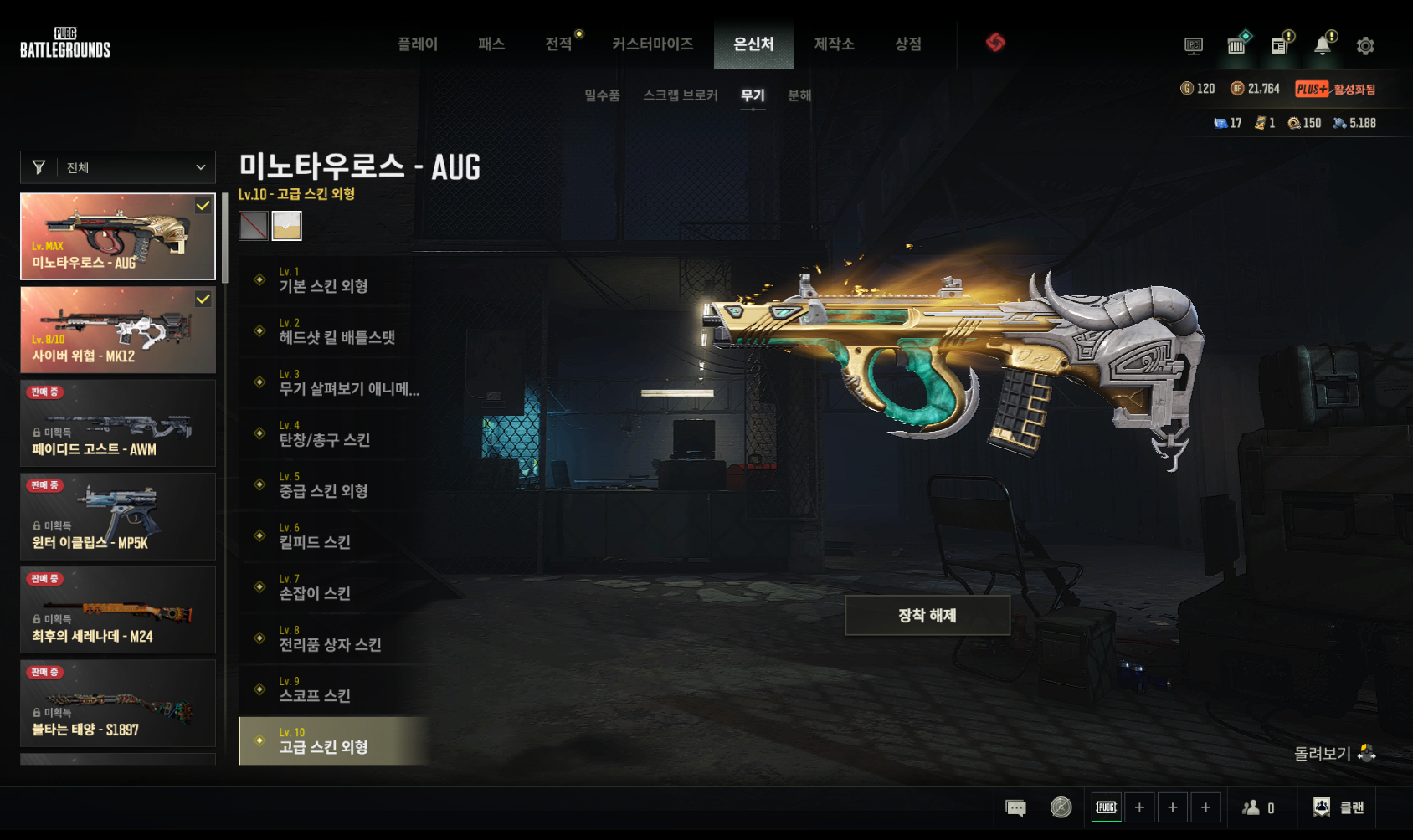Select Lv. 6 킬피드 스킨 row

pyautogui.click(x=335, y=536)
